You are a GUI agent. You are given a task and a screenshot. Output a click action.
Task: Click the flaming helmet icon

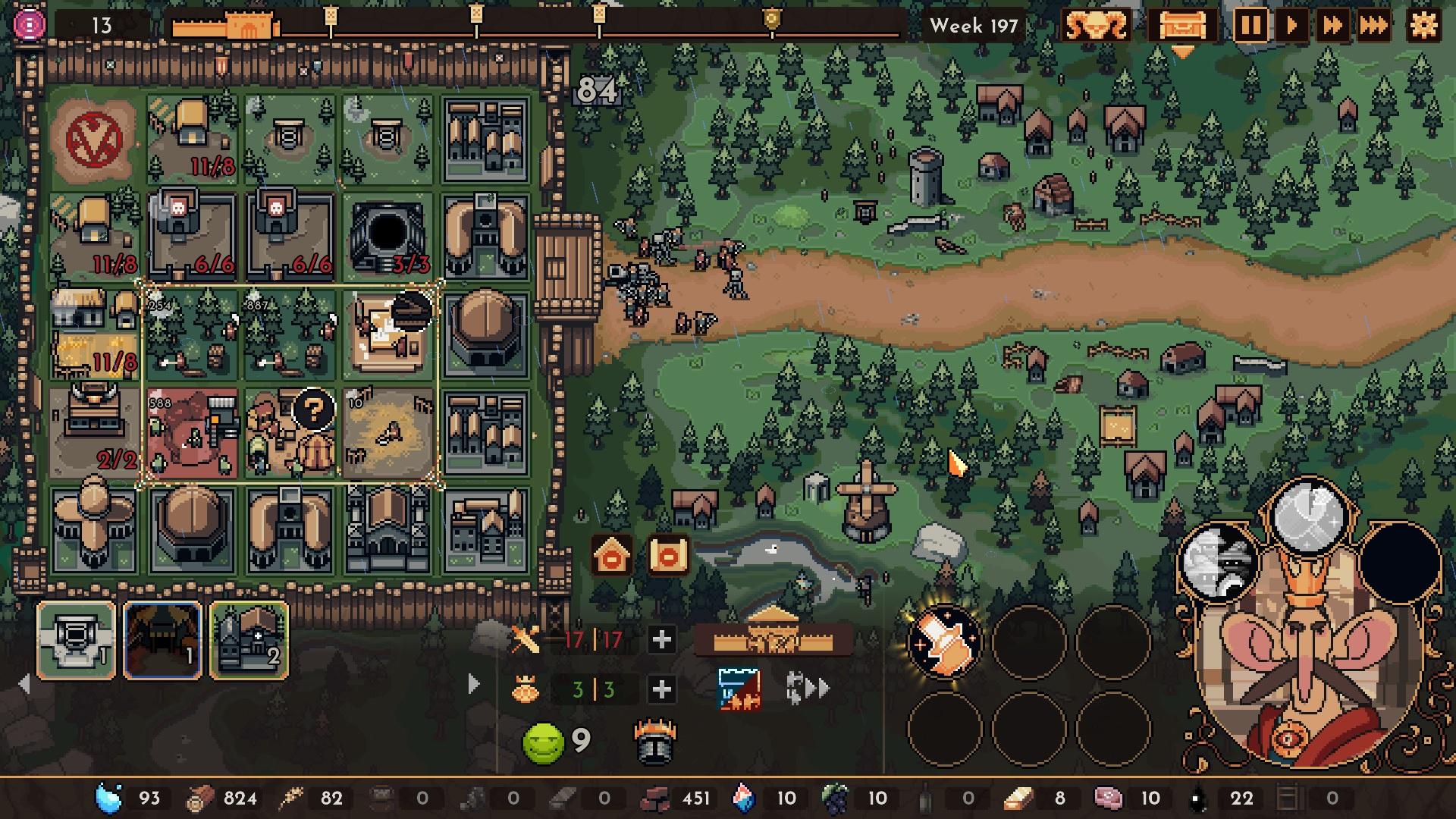(x=654, y=742)
